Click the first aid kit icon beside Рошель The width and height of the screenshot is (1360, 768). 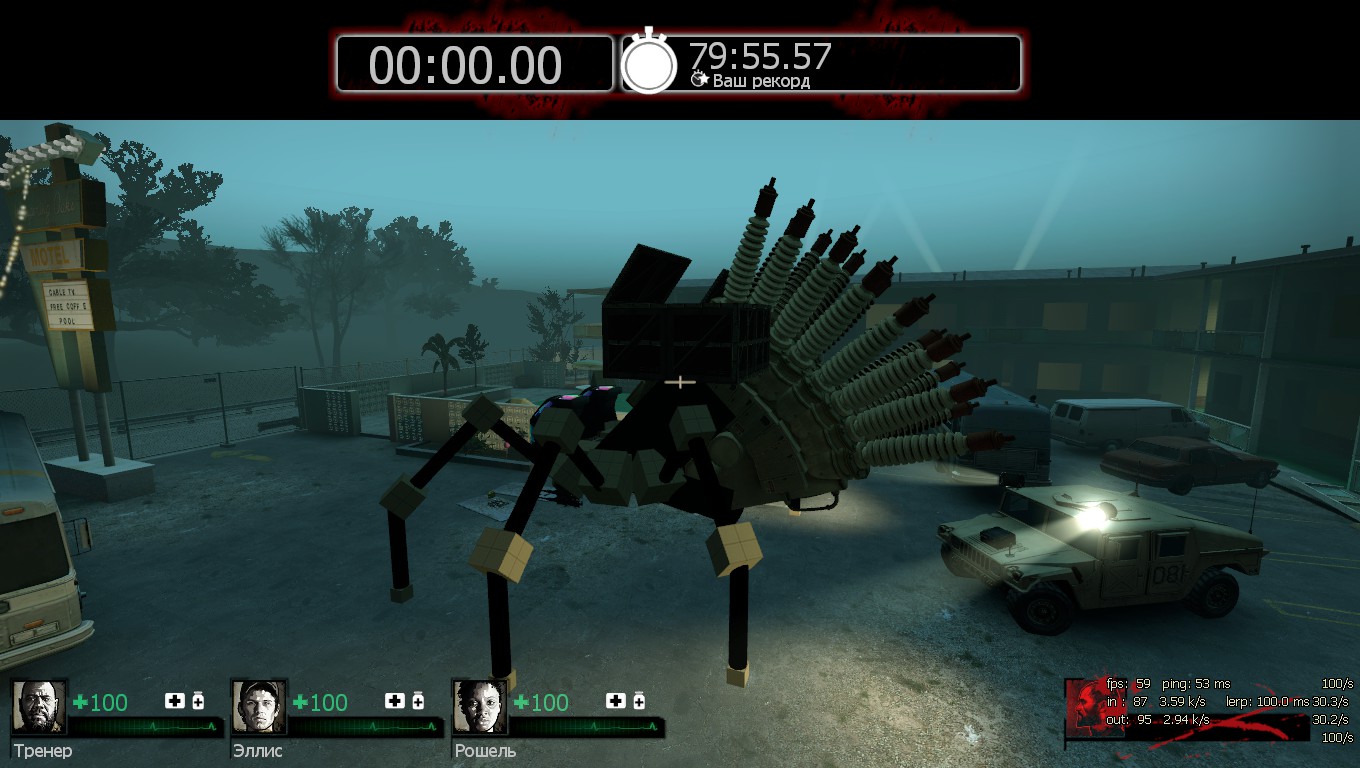(615, 701)
